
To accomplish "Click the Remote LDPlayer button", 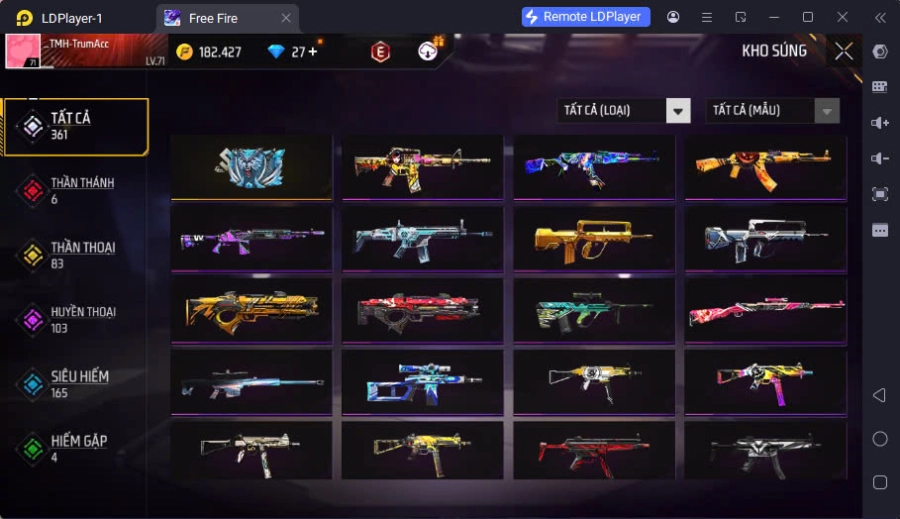I will pyautogui.click(x=586, y=17).
